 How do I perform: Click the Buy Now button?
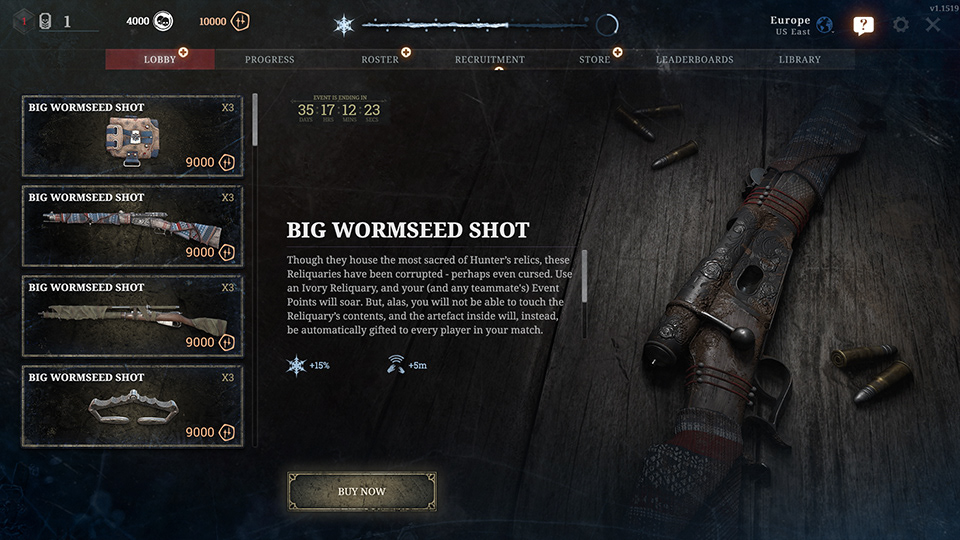coord(362,492)
